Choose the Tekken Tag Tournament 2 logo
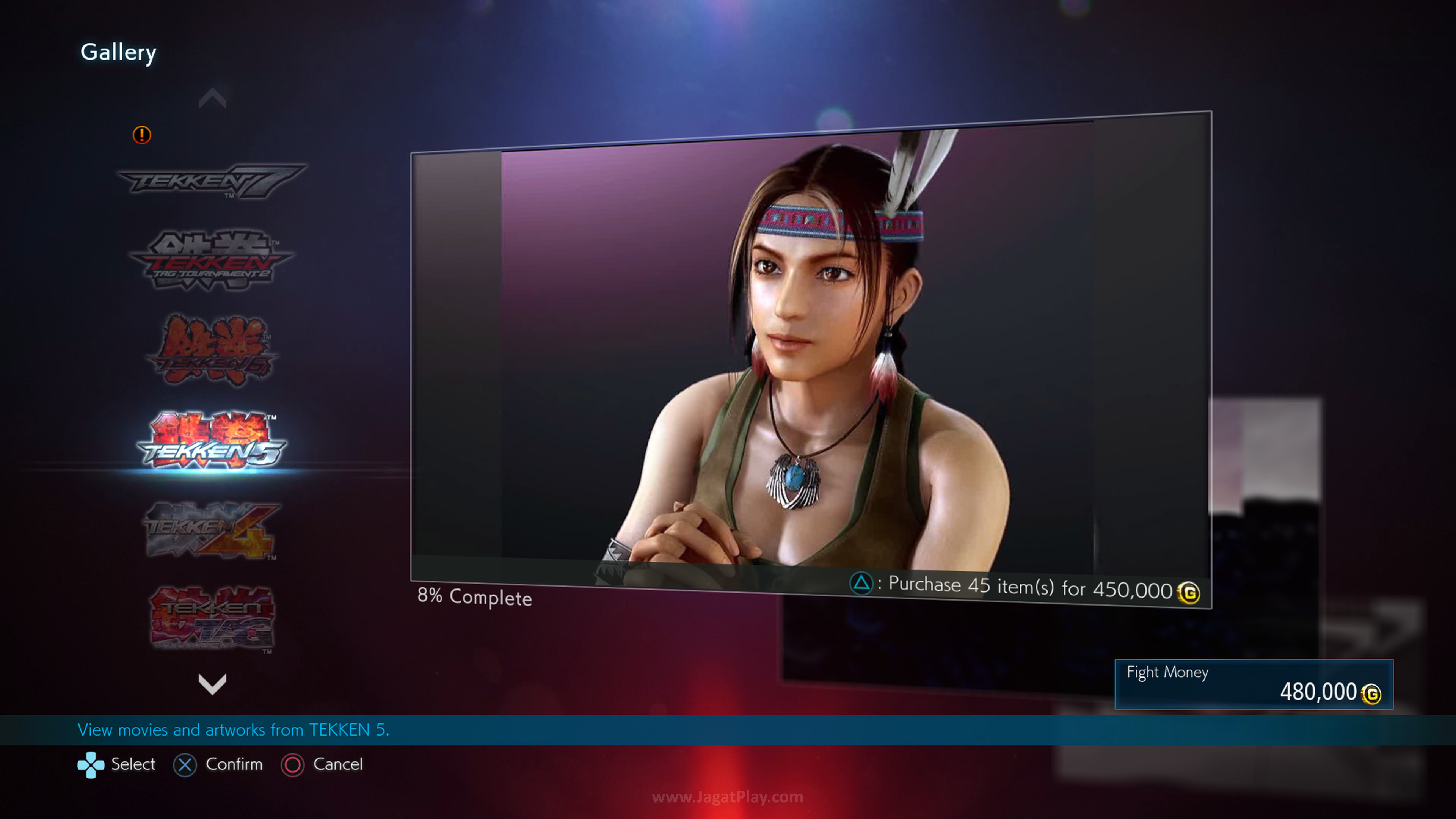The height and width of the screenshot is (819, 1456). [212, 260]
